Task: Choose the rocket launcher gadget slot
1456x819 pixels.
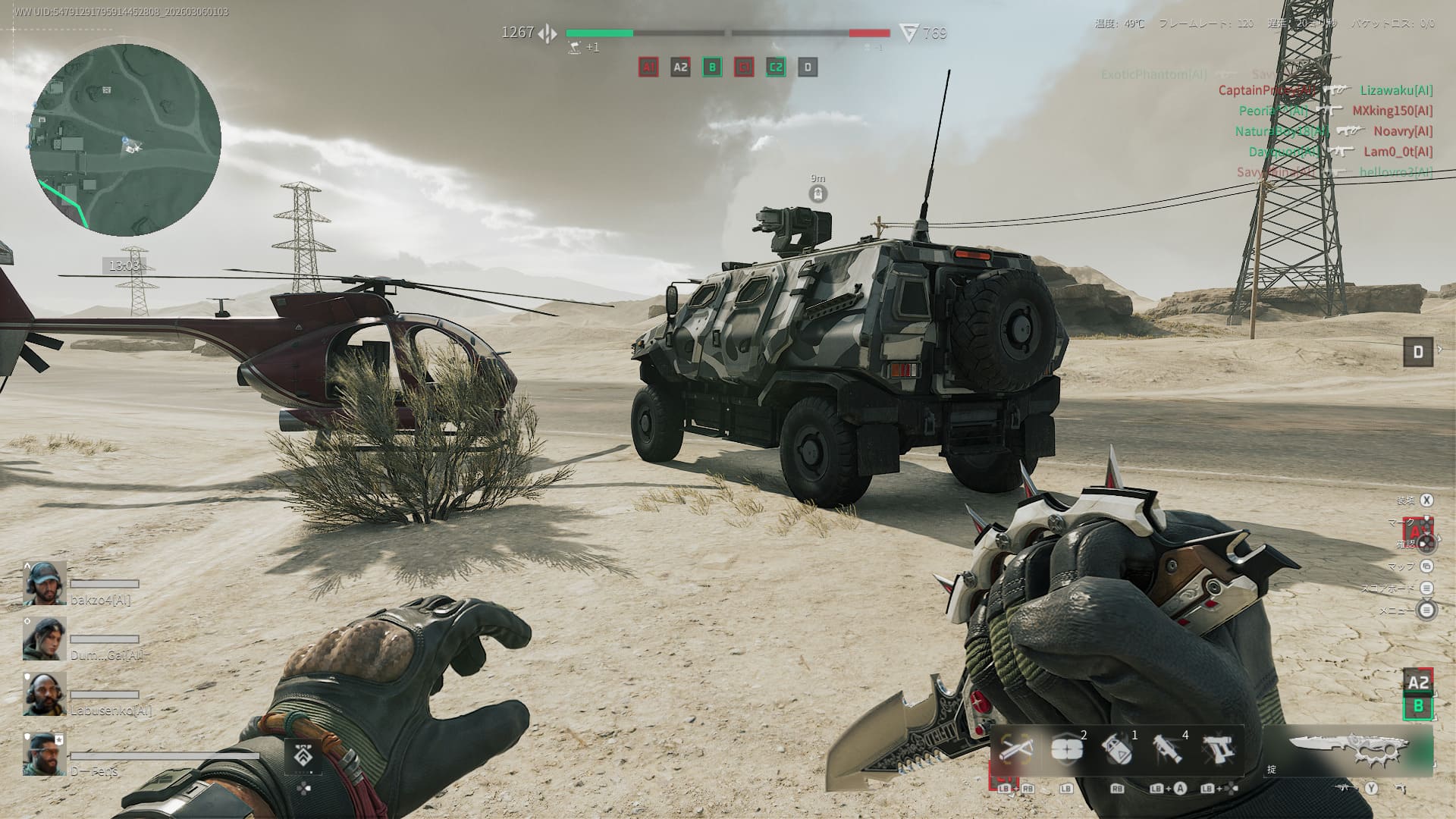Action: 1168,751
